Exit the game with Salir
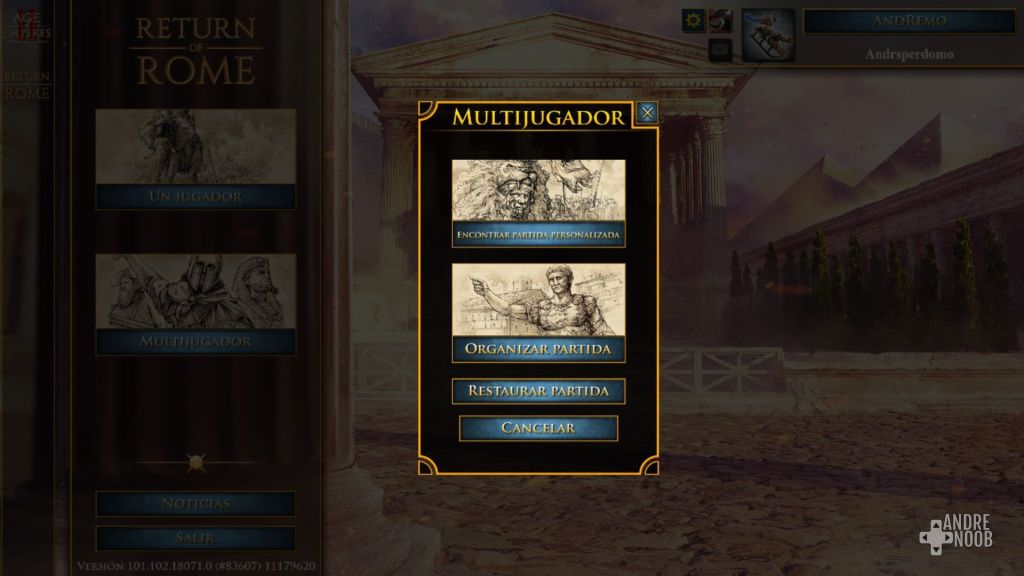The image size is (1024, 576). pyautogui.click(x=196, y=538)
